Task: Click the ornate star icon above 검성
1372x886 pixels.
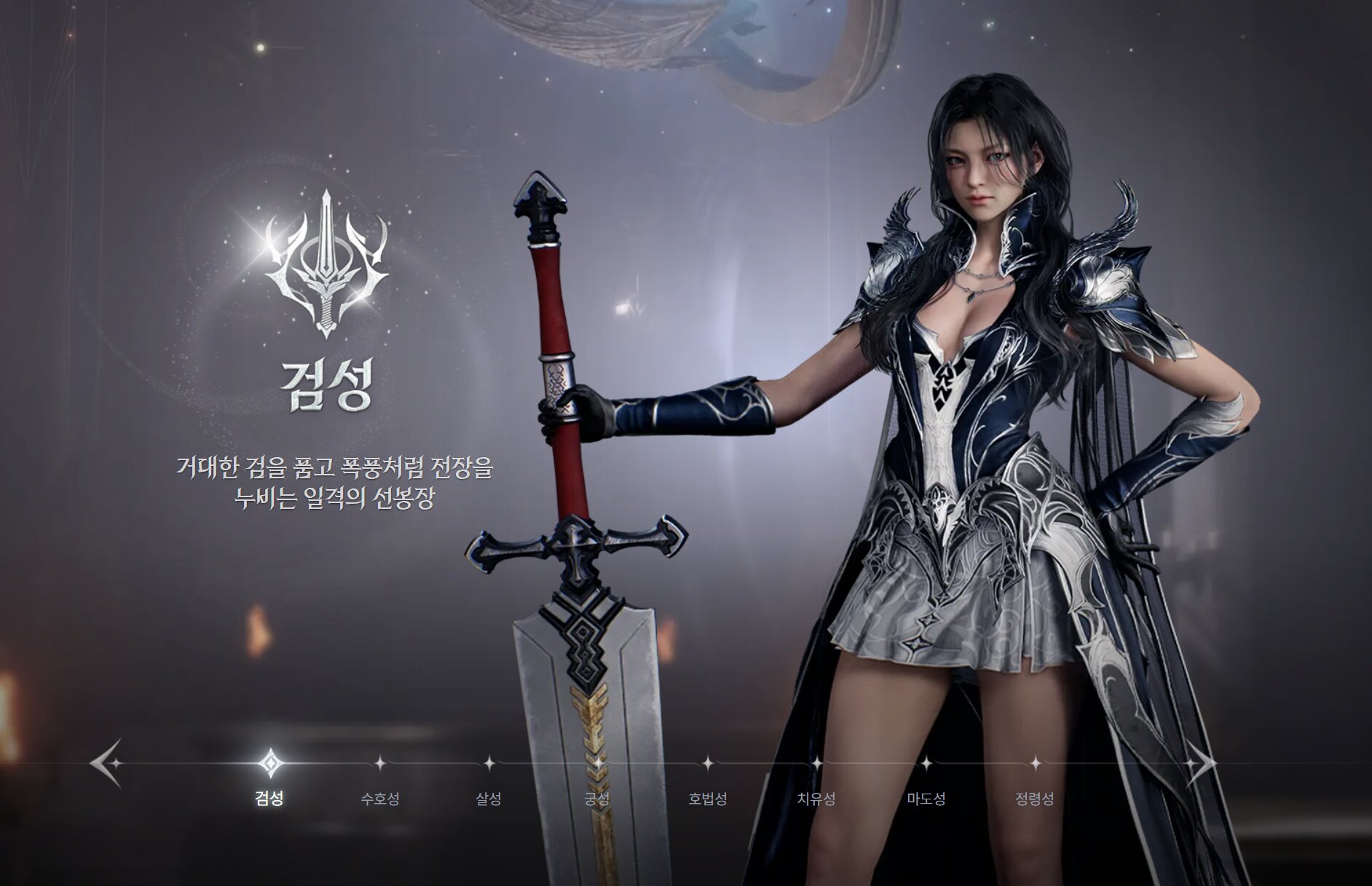Action: coord(271,764)
